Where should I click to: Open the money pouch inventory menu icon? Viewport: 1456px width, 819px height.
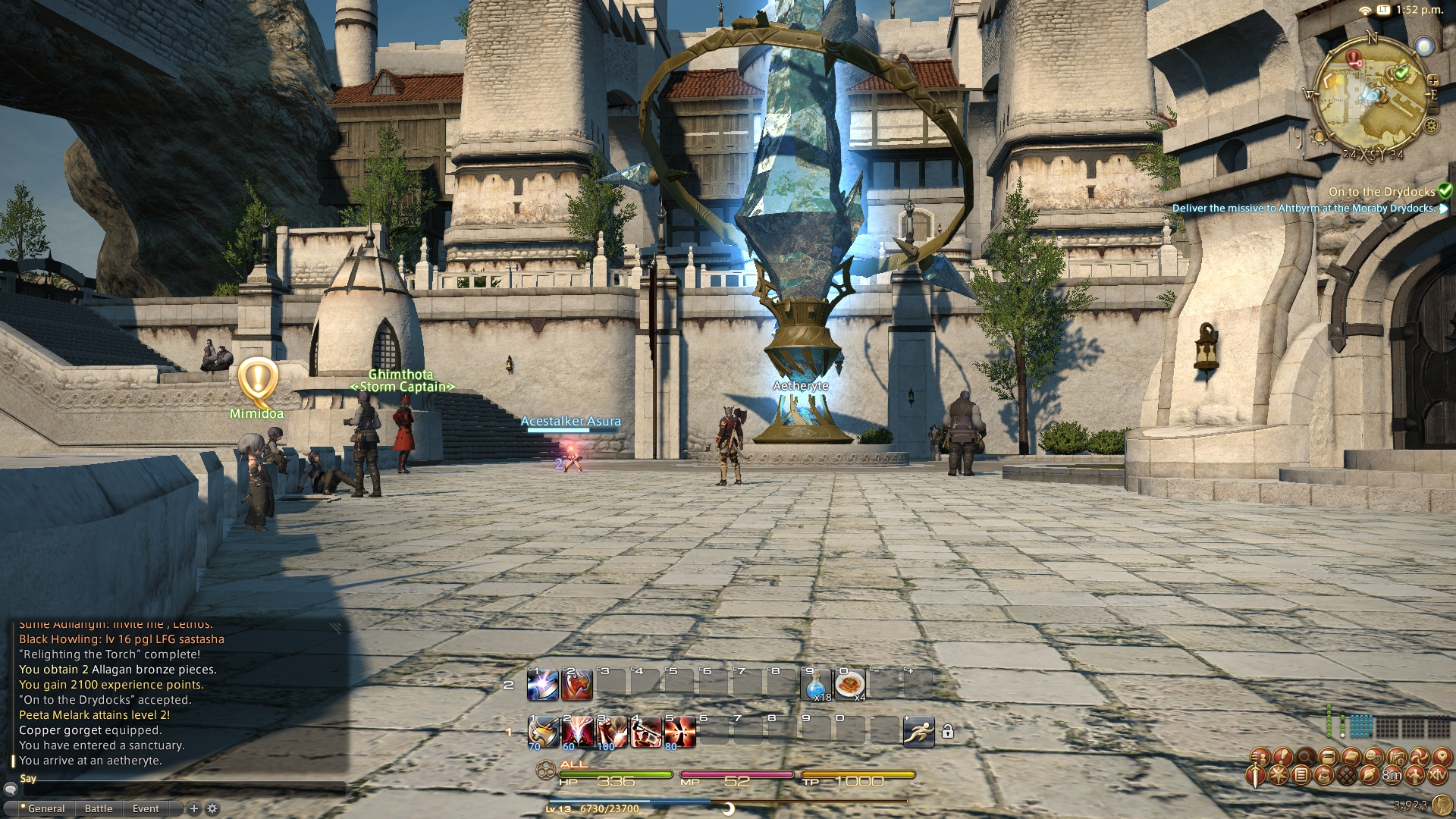(1324, 775)
